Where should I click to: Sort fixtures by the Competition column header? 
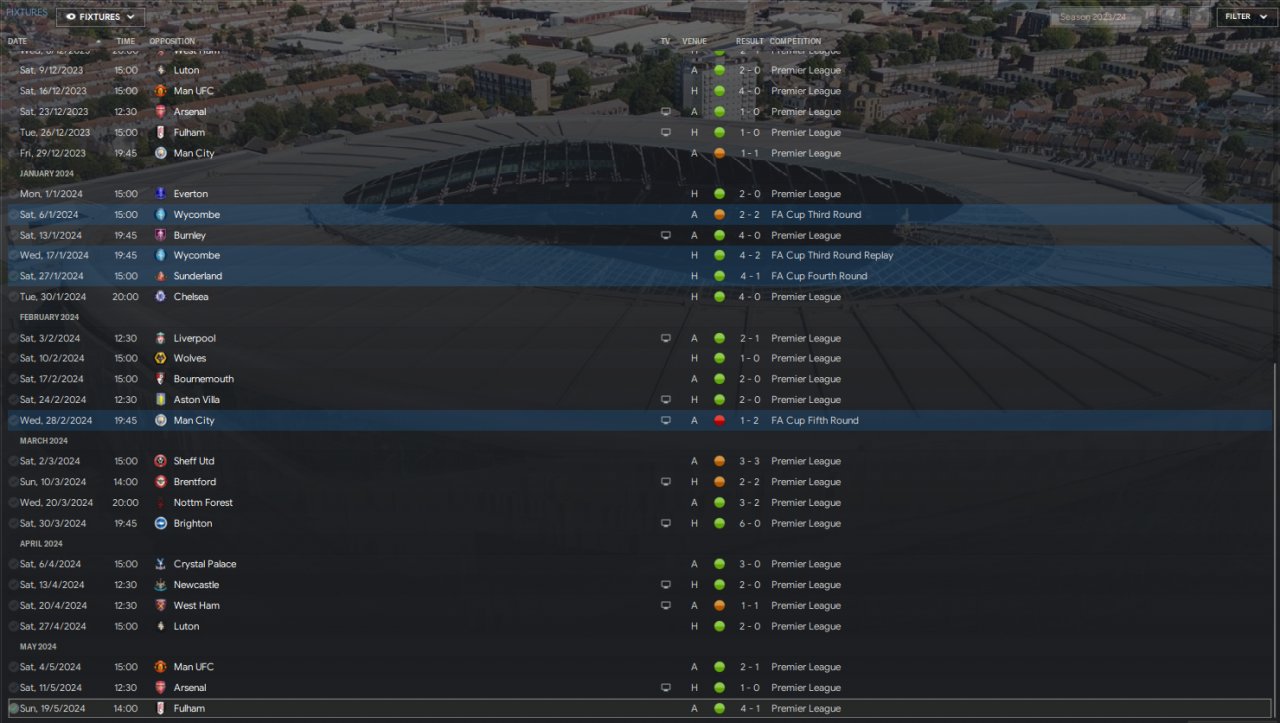[795, 41]
